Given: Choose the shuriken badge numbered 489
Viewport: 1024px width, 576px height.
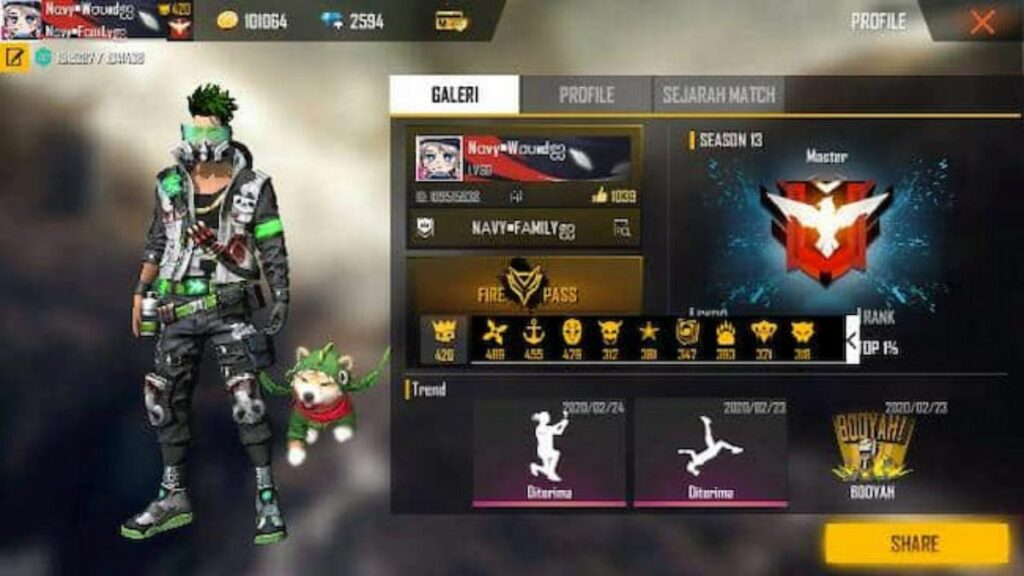Looking at the screenshot, I should click(x=494, y=333).
